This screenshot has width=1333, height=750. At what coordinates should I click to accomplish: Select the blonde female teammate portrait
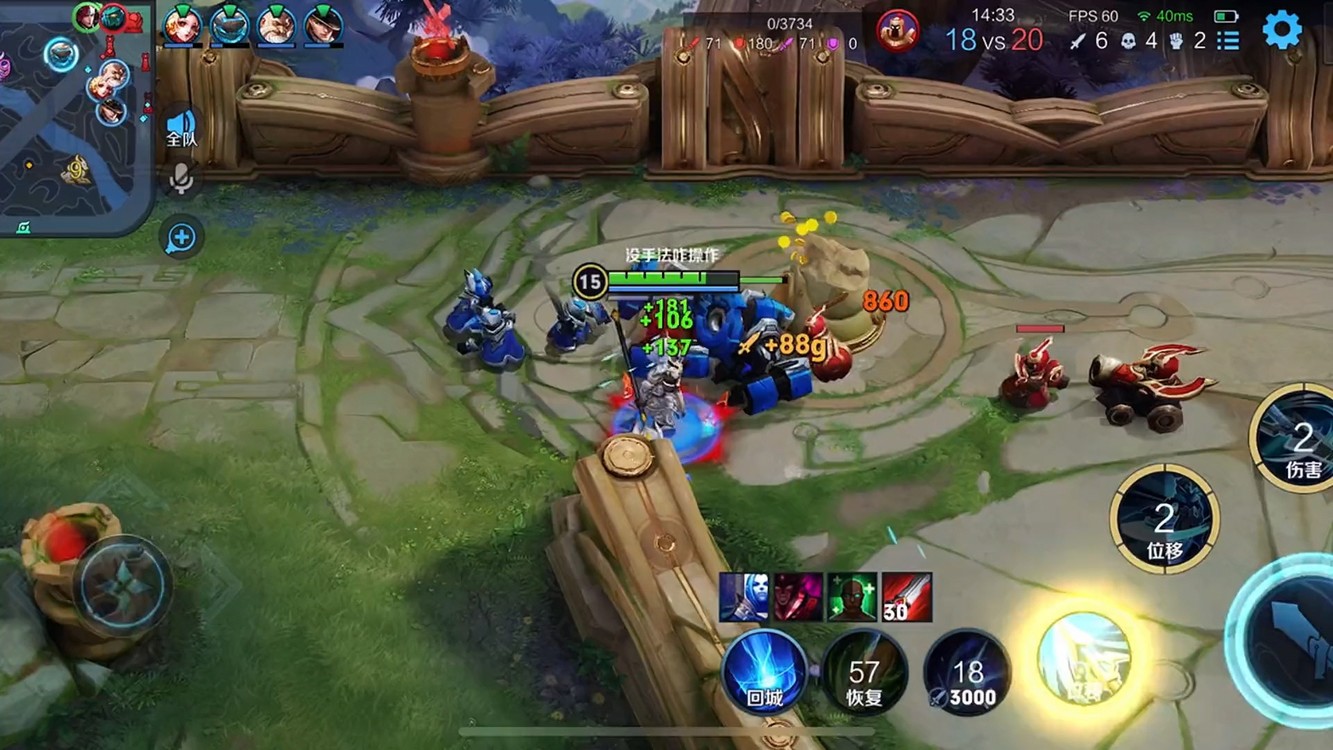point(183,24)
